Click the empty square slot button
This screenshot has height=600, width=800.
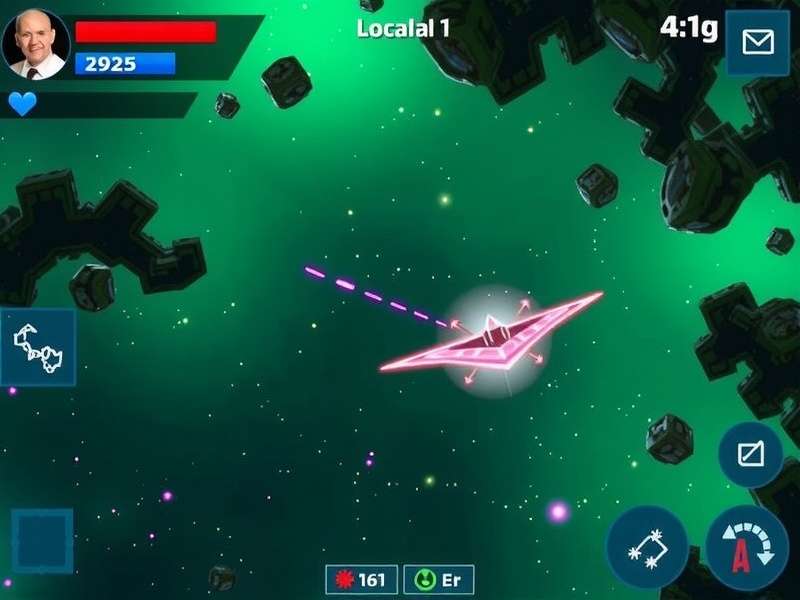pyautogui.click(x=42, y=541)
